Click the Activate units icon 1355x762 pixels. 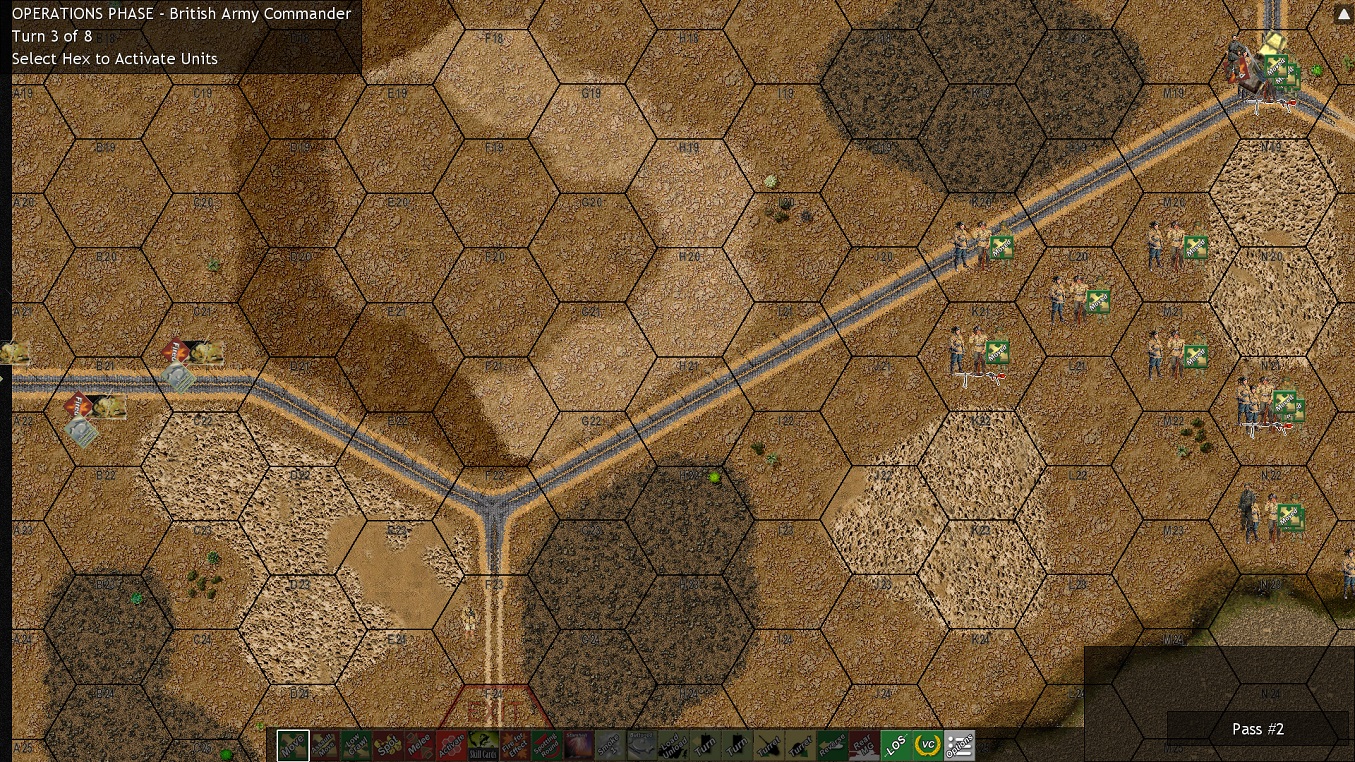pyautogui.click(x=451, y=745)
